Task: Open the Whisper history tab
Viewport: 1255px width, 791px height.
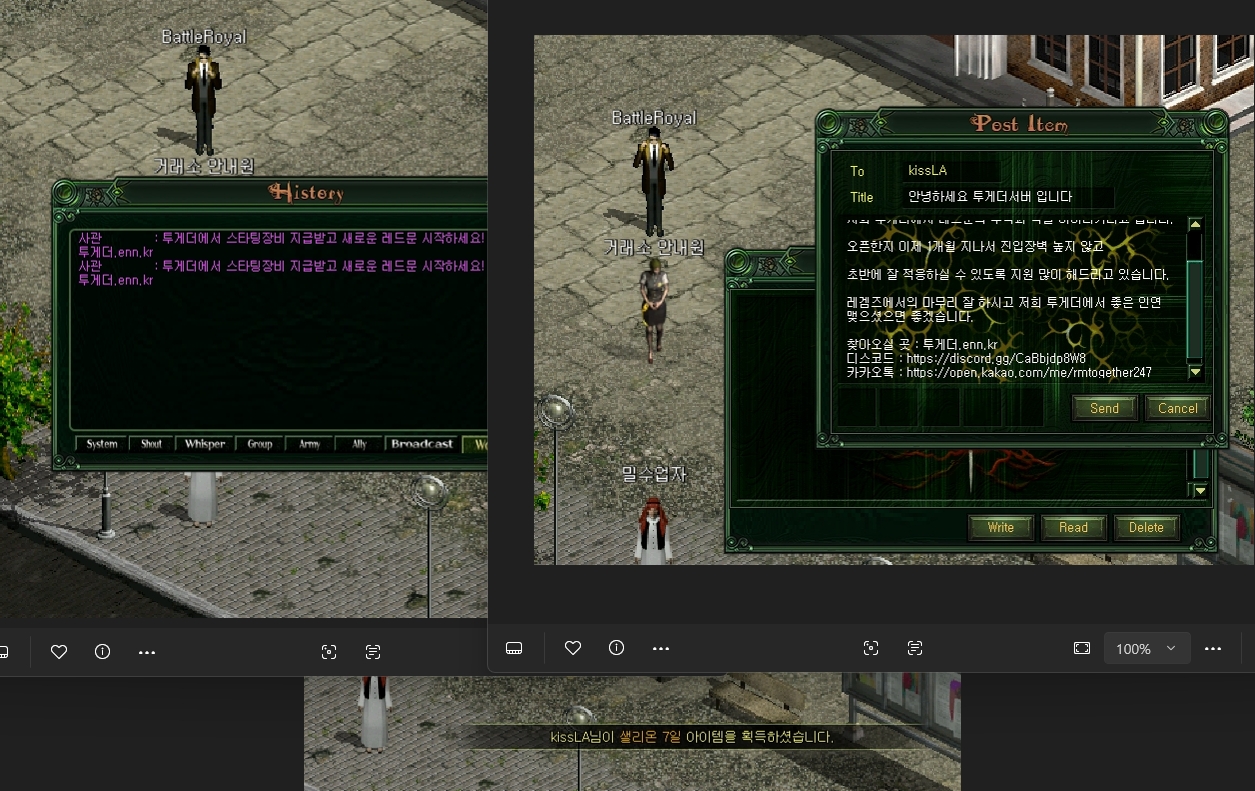Action: (205, 444)
